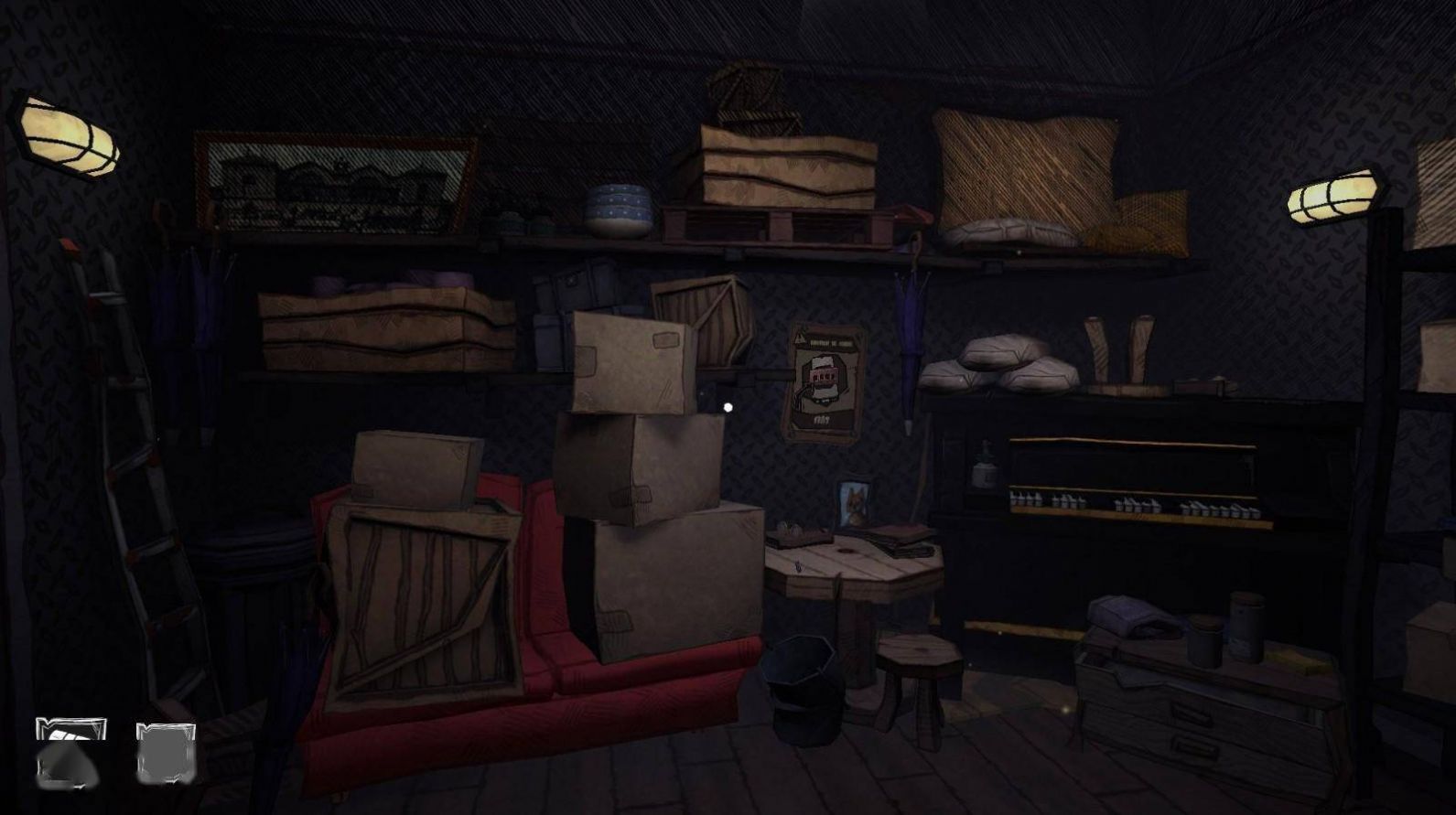Screen dimensions: 1456x815
Task: Select the inventory slot holding the striped item
Action: [70, 752]
